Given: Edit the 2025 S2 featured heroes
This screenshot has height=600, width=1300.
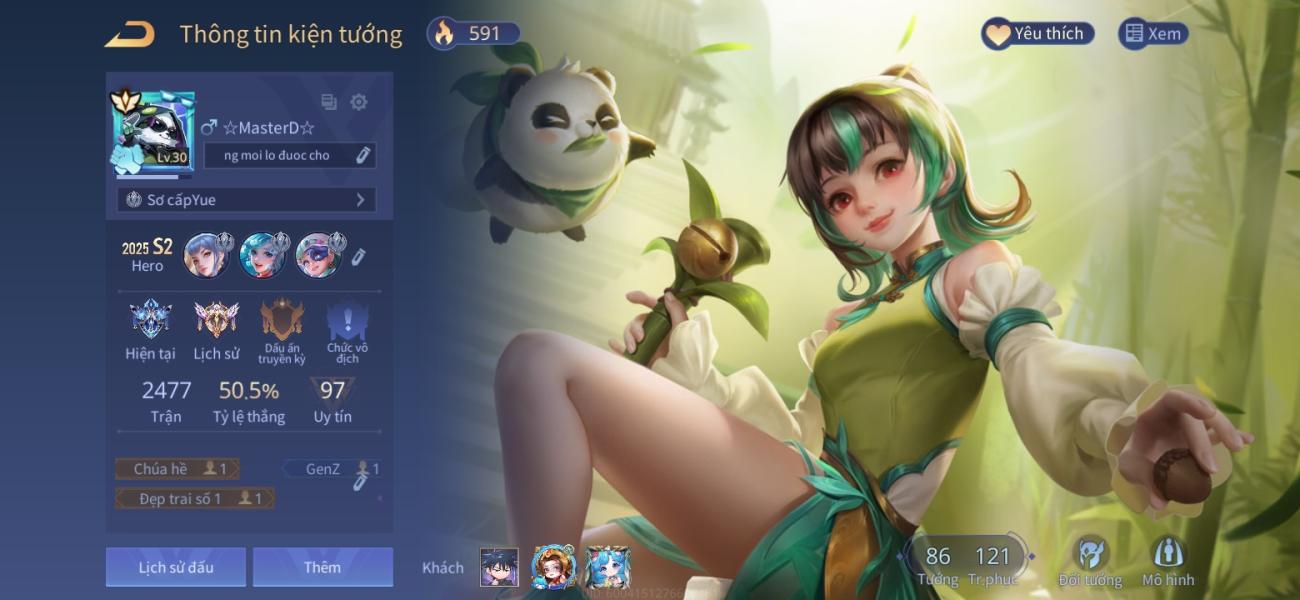Looking at the screenshot, I should [x=358, y=257].
